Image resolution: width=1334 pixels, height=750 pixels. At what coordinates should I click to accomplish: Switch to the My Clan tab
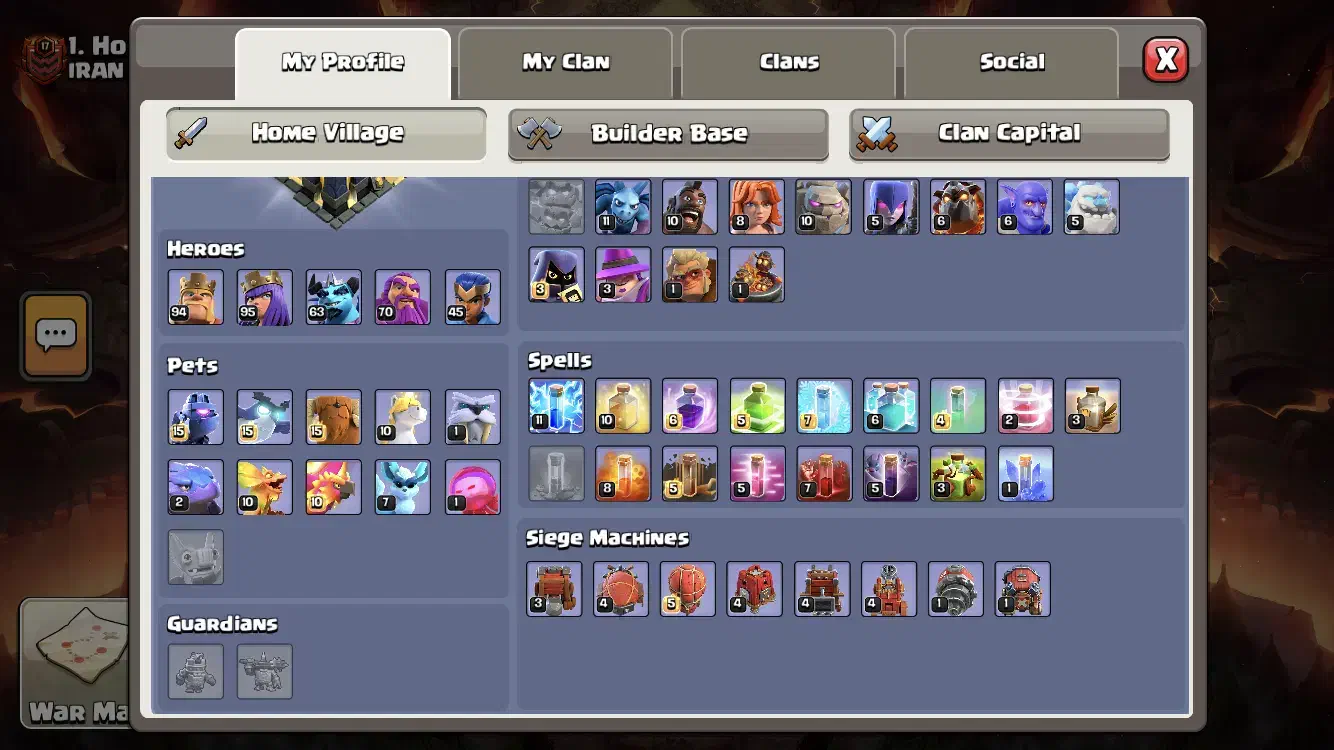565,62
